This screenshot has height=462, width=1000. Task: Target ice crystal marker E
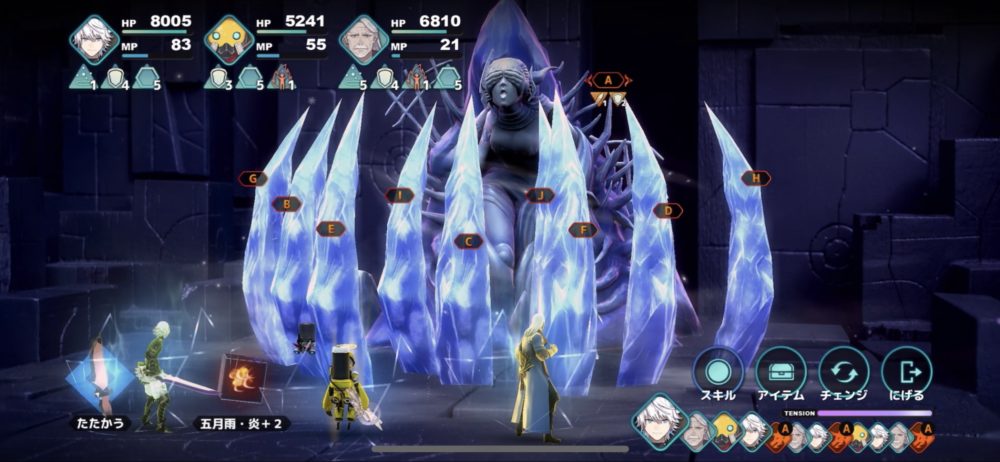pyautogui.click(x=331, y=229)
